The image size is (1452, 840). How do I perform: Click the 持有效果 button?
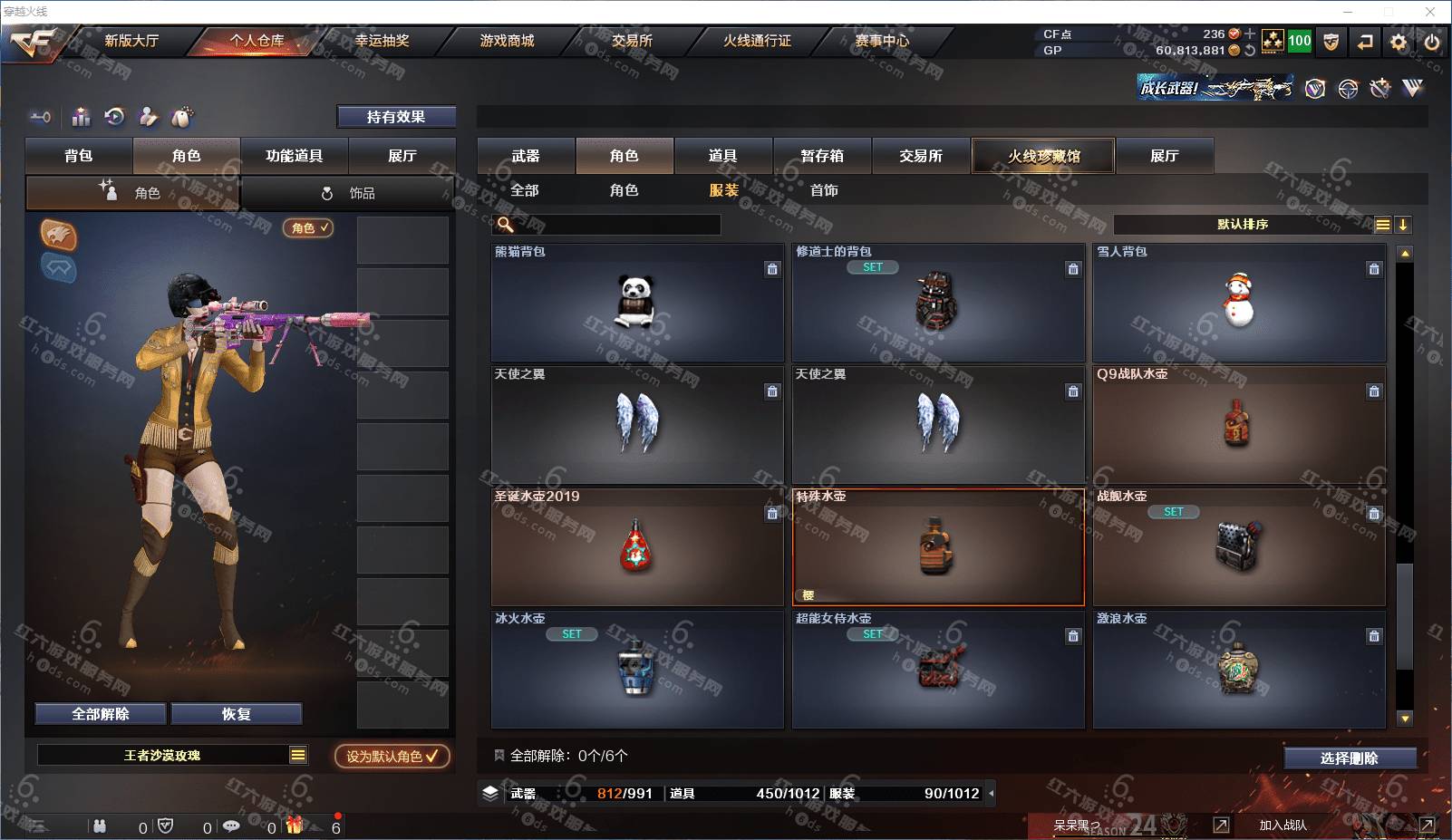point(396,117)
